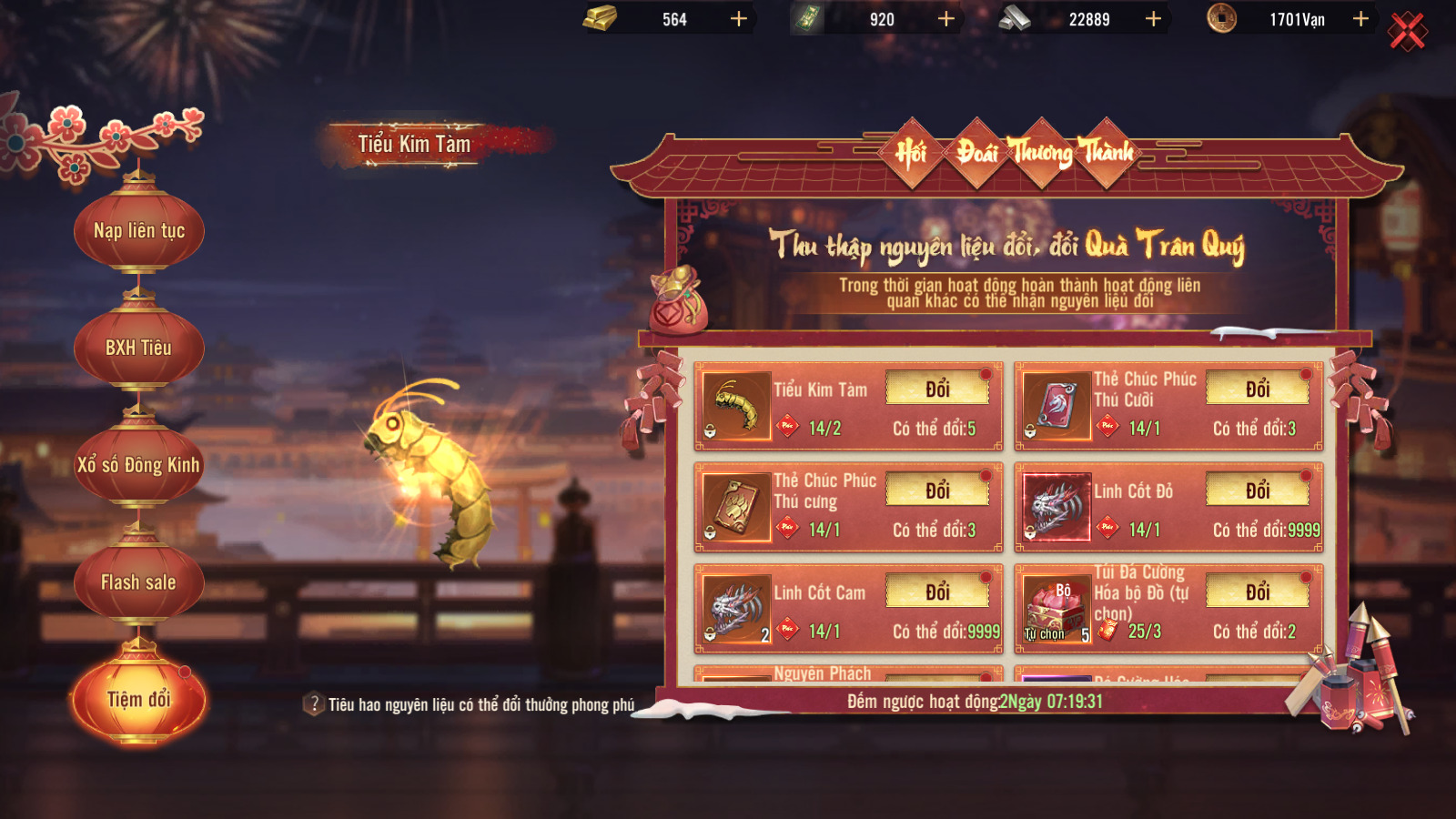Exchange for Túi Đá Cường Hóa bộ Đỏ
This screenshot has width=1456, height=819.
pyautogui.click(x=1258, y=592)
